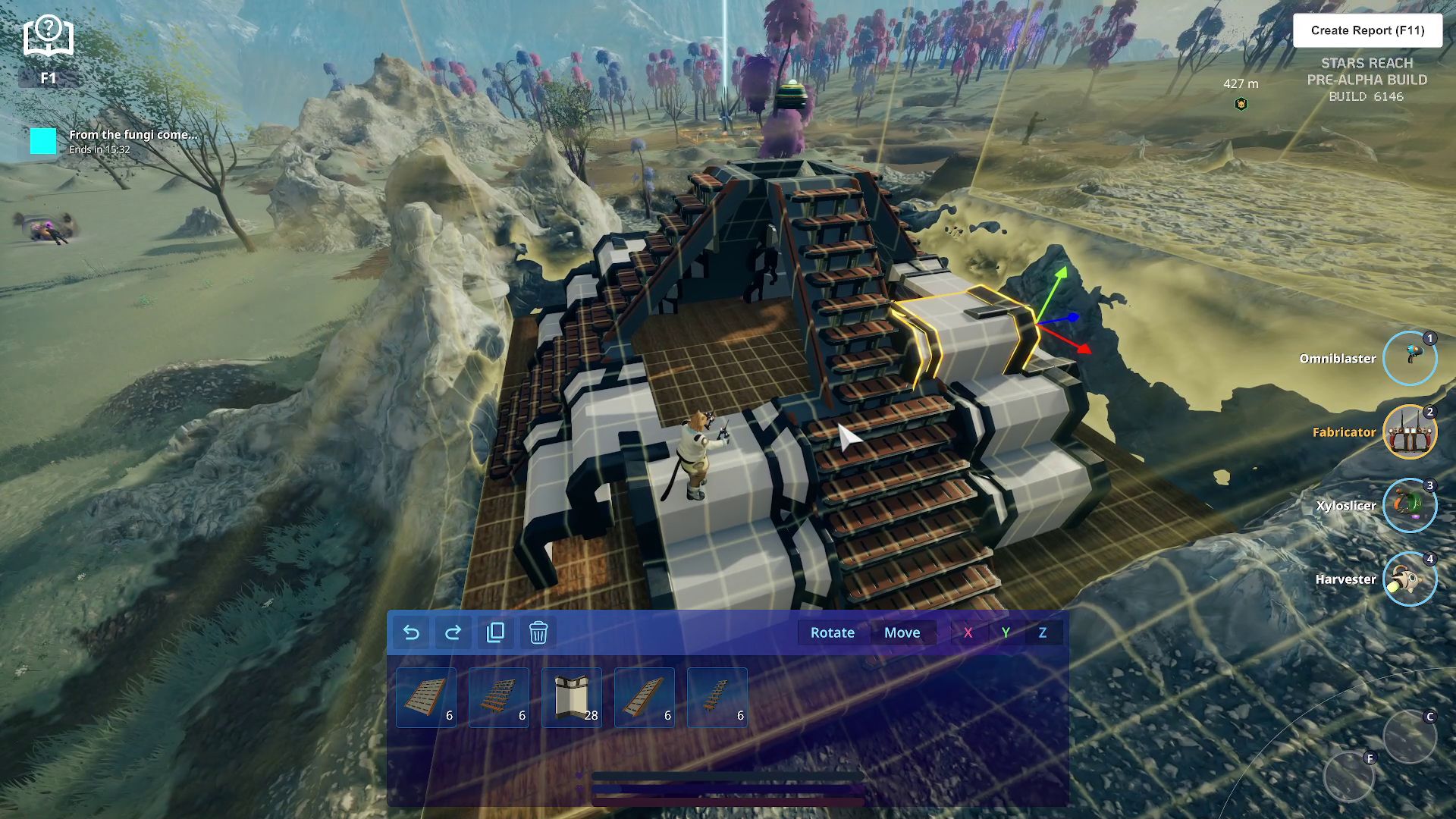Switch to the Harvester tool
Viewport: 1456px width, 819px height.
[x=1409, y=579]
